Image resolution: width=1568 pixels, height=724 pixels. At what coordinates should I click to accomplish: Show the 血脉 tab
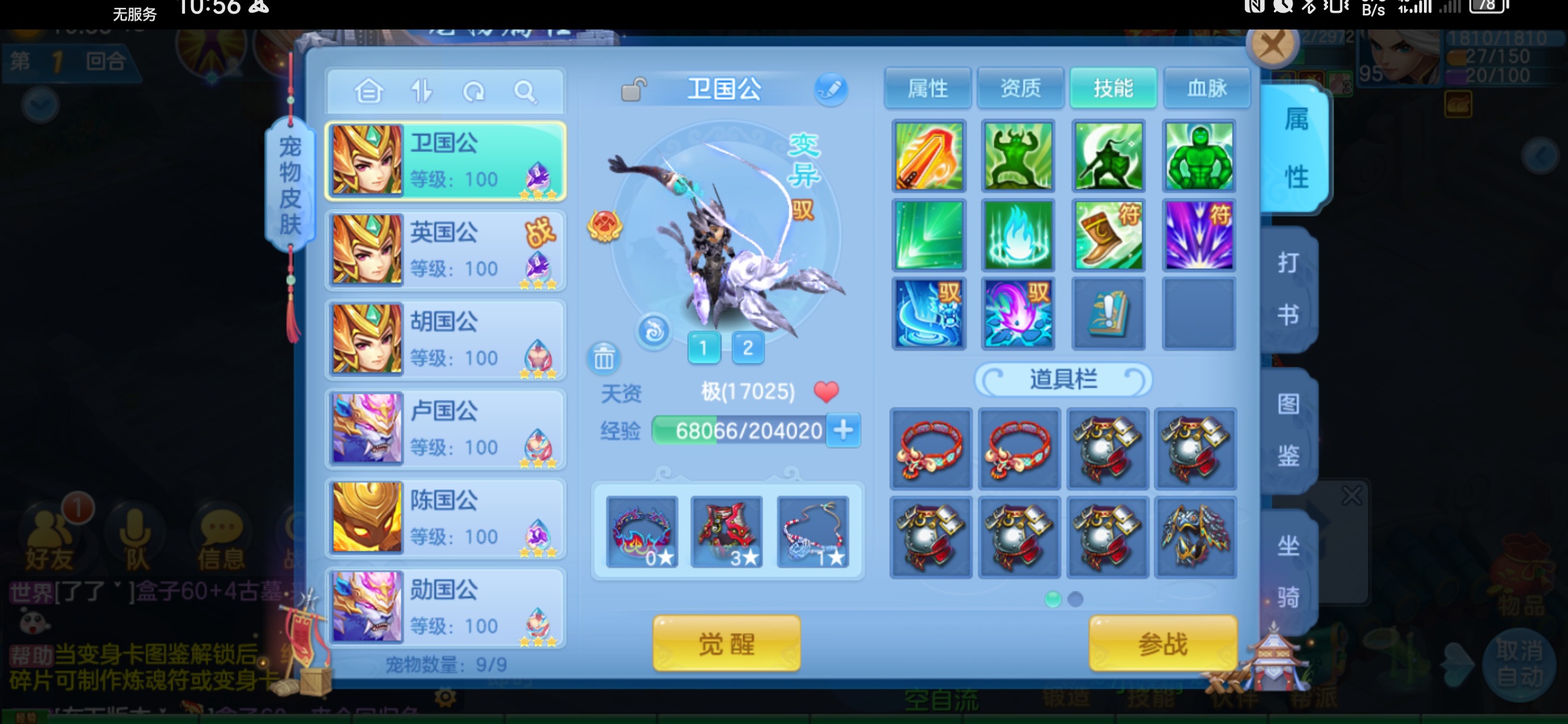(1206, 88)
